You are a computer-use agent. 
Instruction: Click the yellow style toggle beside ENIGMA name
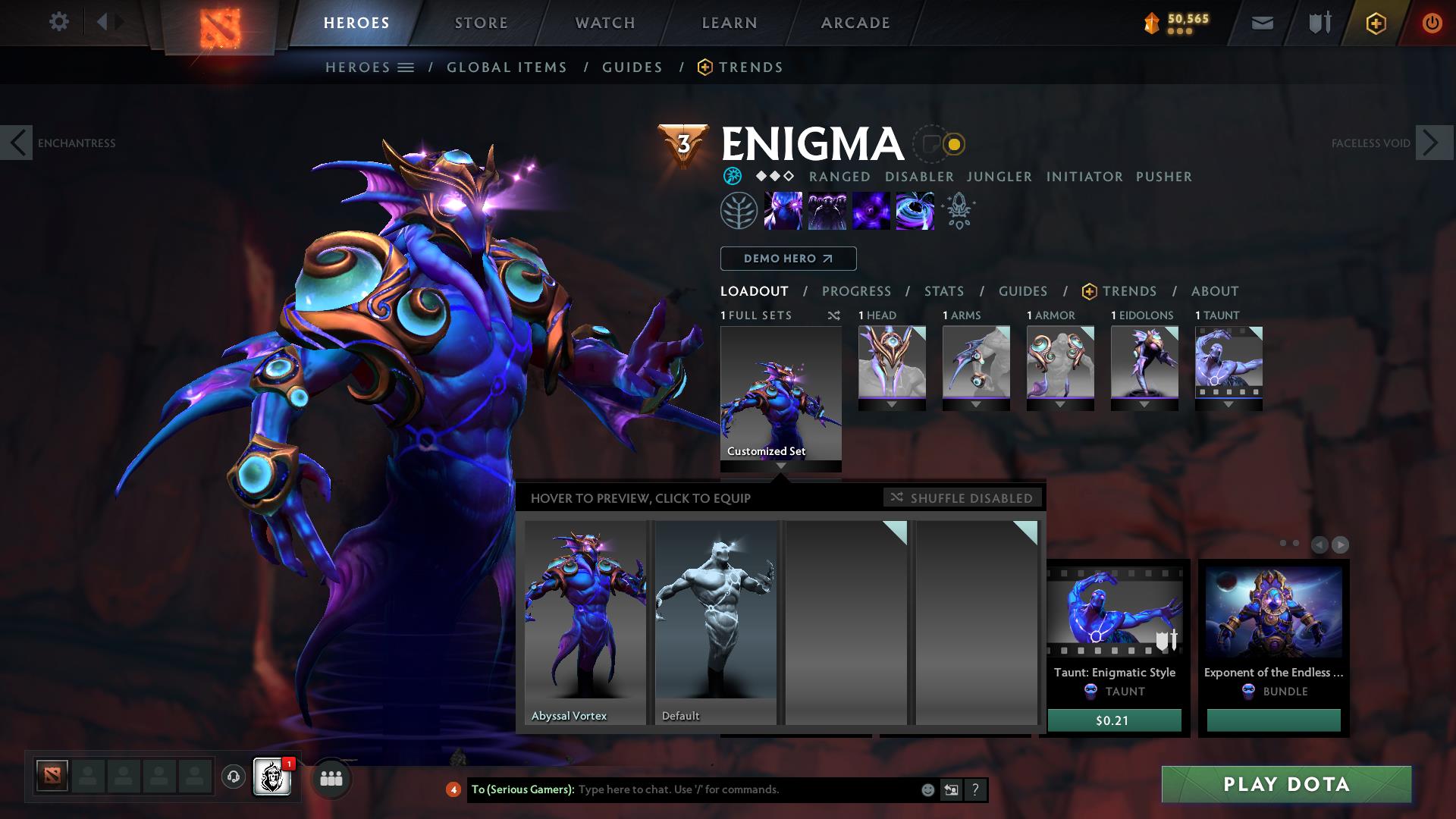coord(953,143)
